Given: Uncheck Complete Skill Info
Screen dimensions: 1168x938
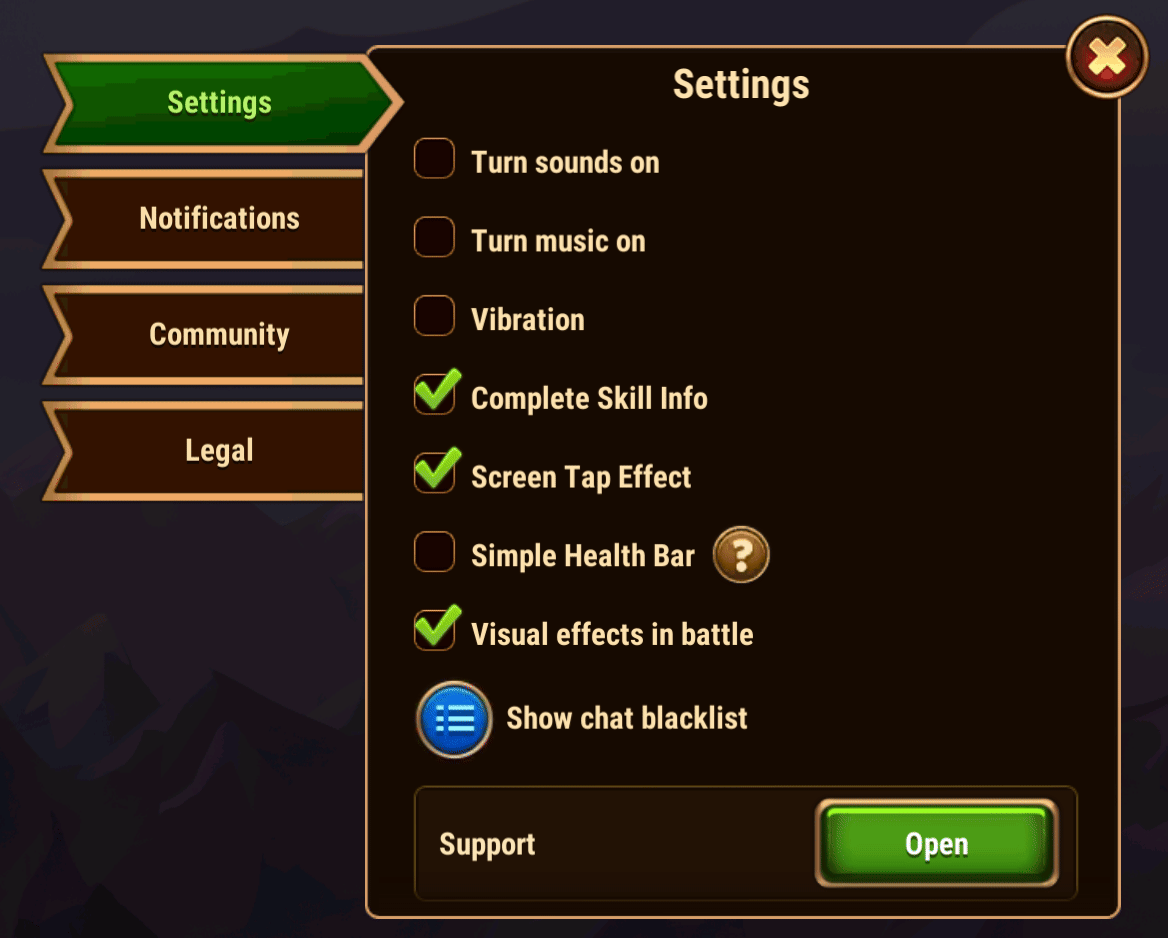Looking at the screenshot, I should tap(435, 395).
